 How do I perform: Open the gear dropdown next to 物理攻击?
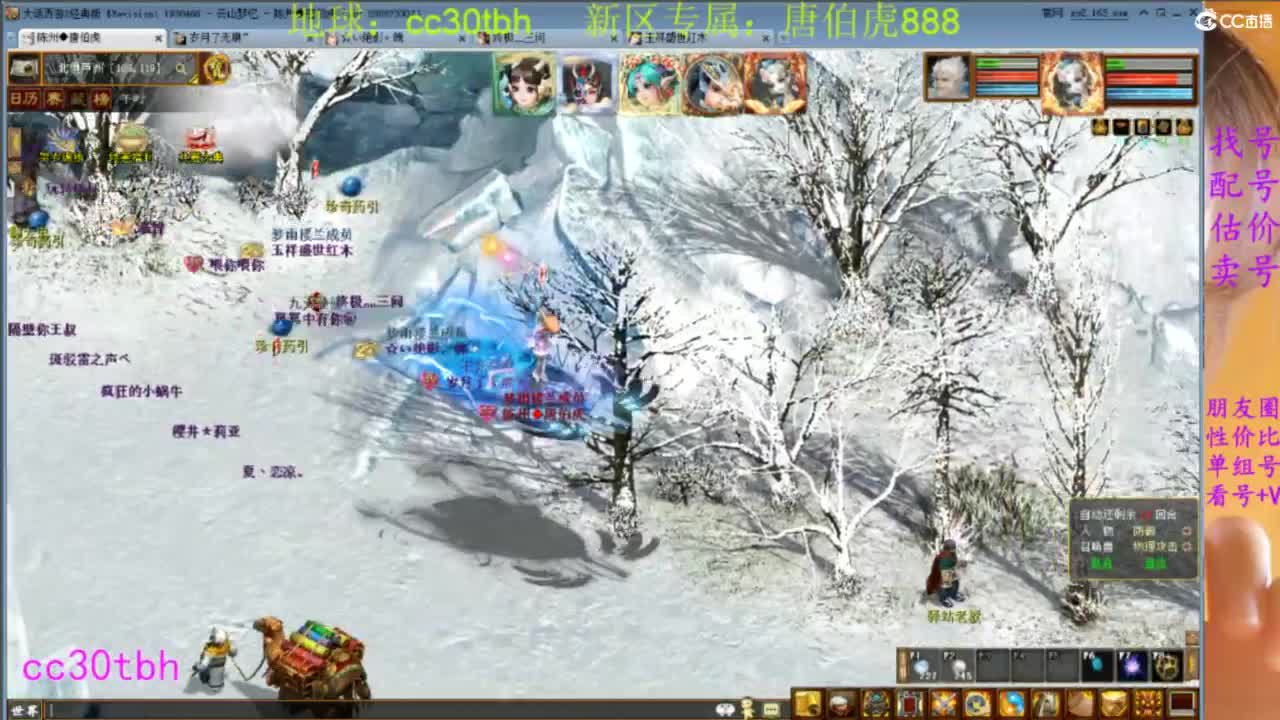1188,548
